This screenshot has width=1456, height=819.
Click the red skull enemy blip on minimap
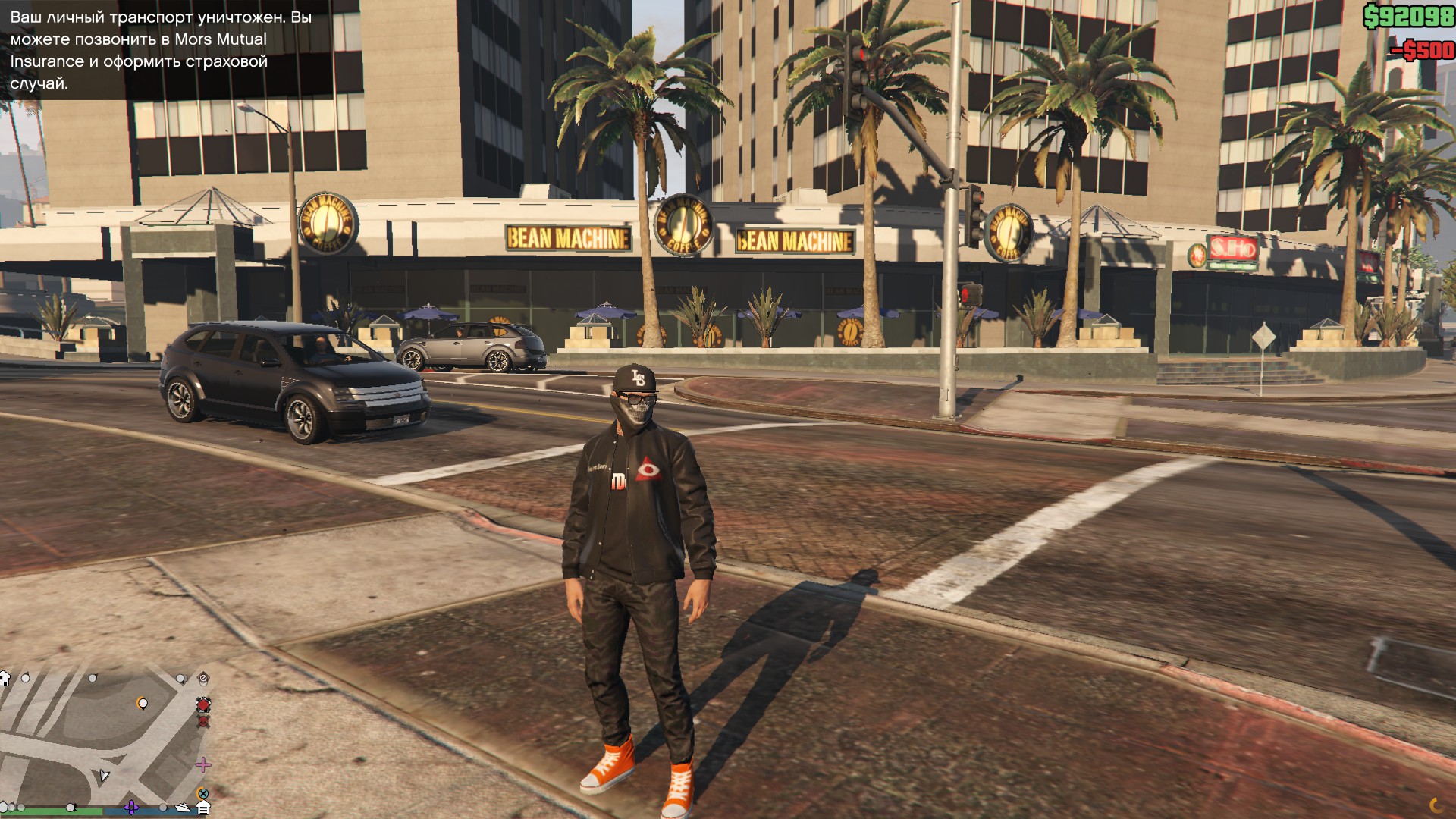click(x=203, y=723)
